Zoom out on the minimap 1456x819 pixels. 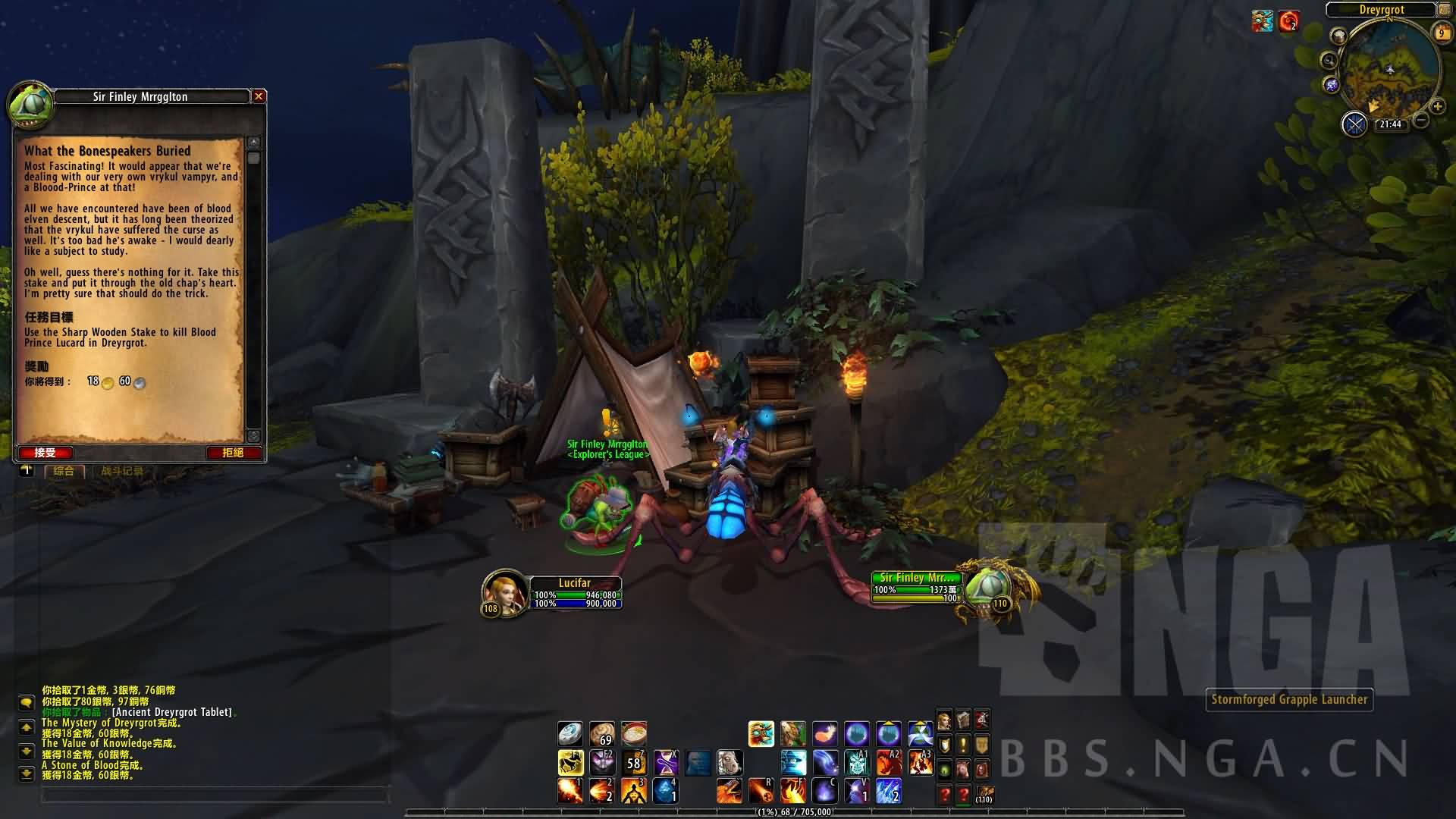1421,120
